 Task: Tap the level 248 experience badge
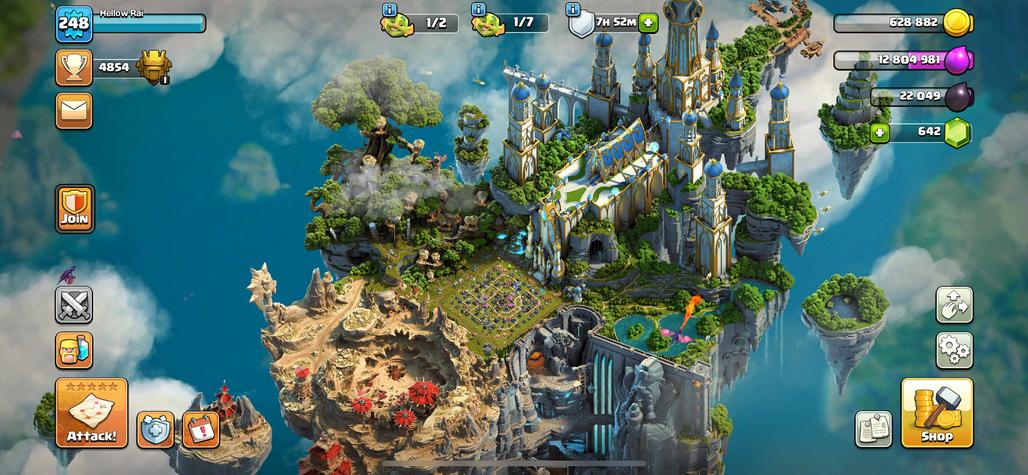(x=74, y=24)
